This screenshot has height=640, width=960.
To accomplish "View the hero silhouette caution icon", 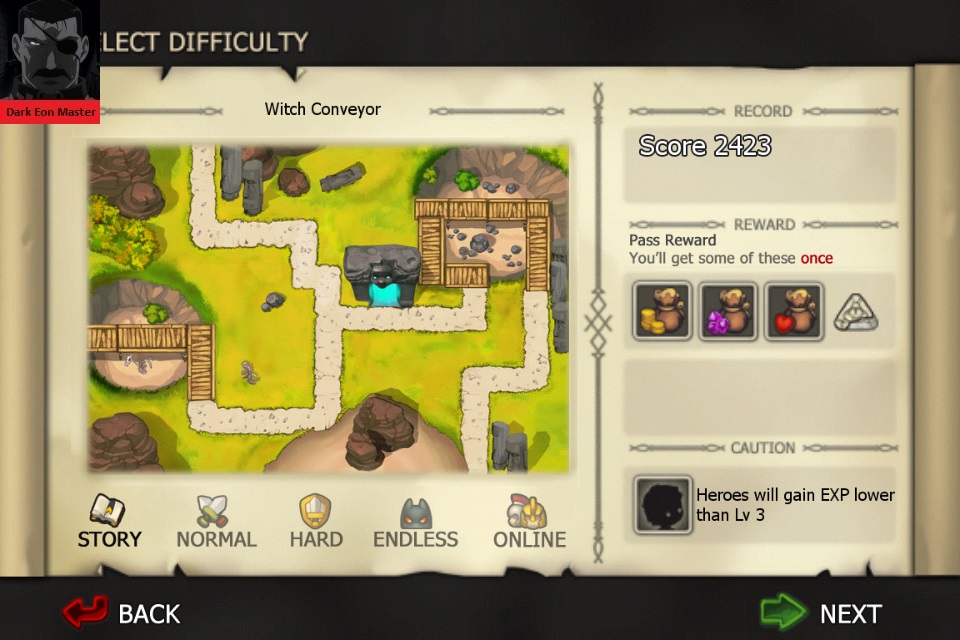I will point(662,504).
